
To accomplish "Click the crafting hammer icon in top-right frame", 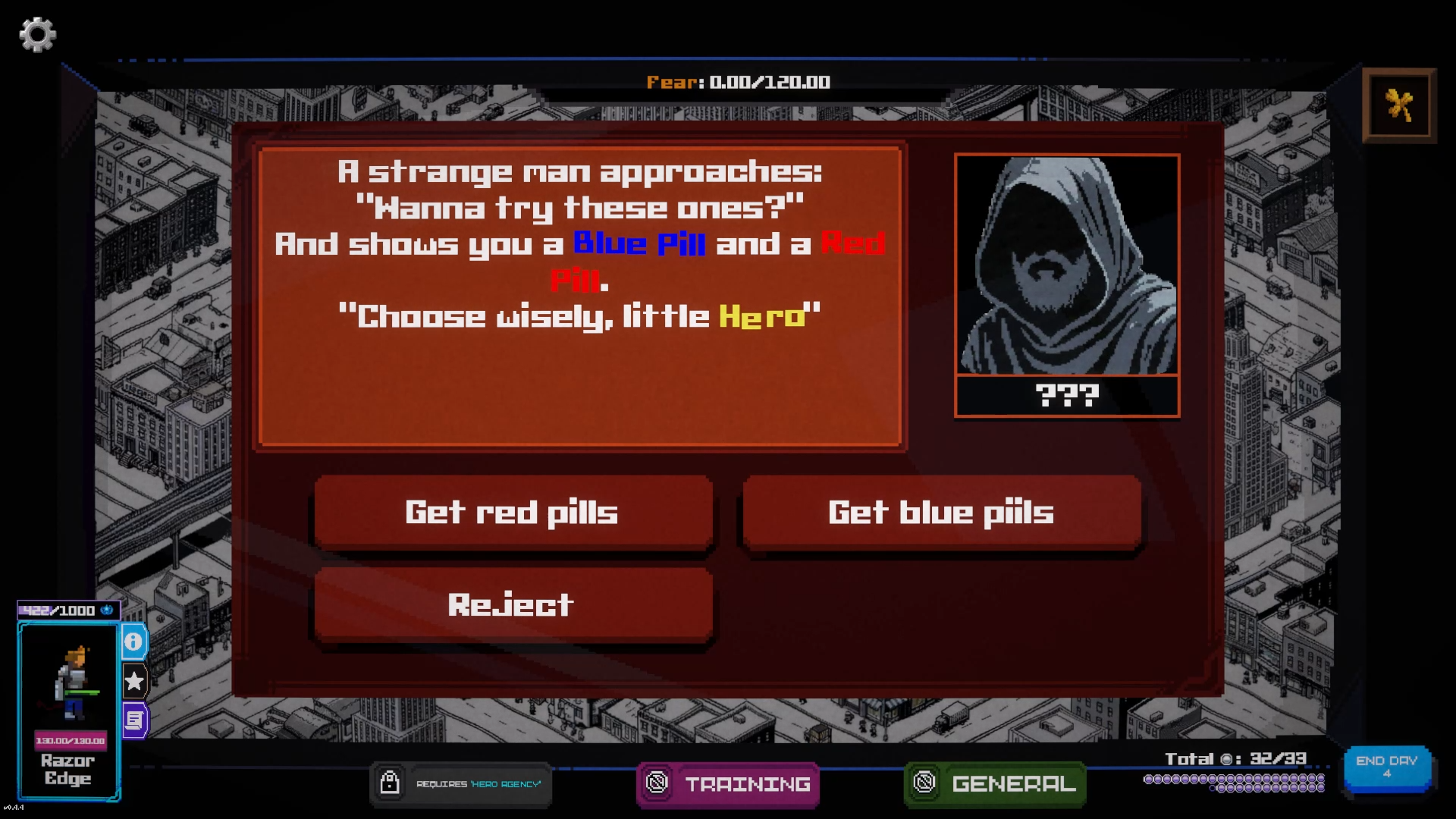I will [1399, 105].
